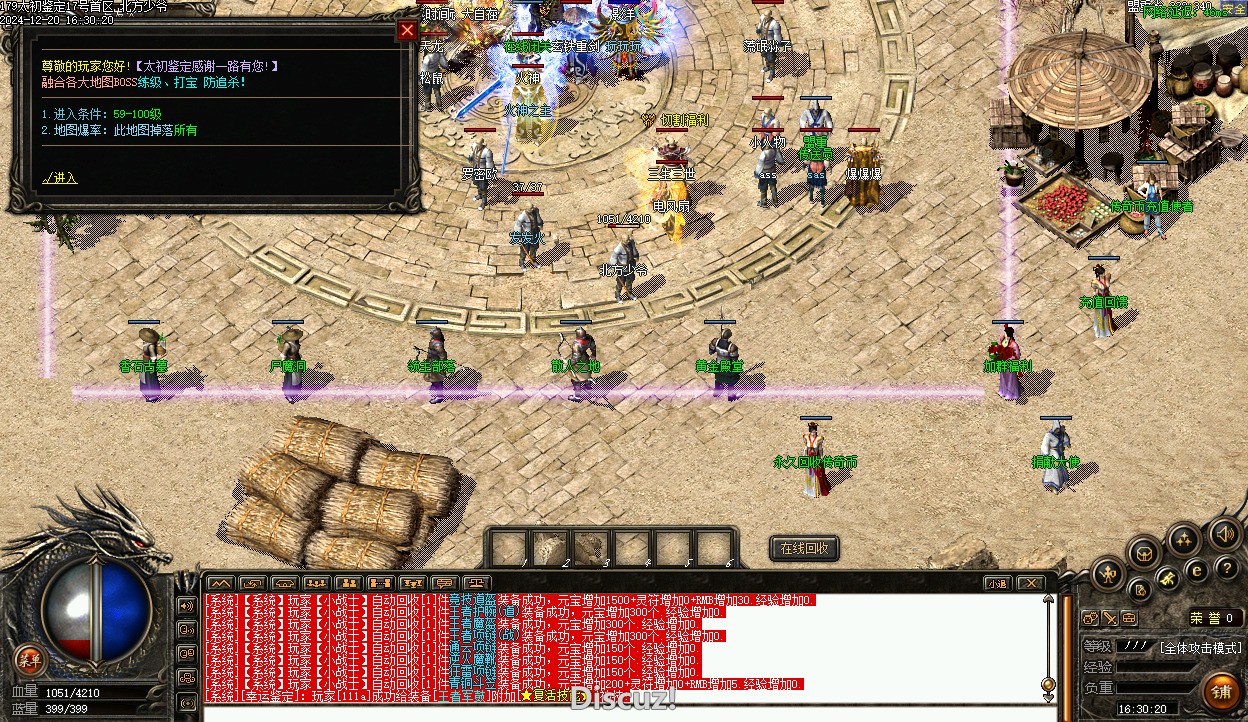Close the NPC dialog with the red X
1248x722 pixels.
pyautogui.click(x=407, y=30)
